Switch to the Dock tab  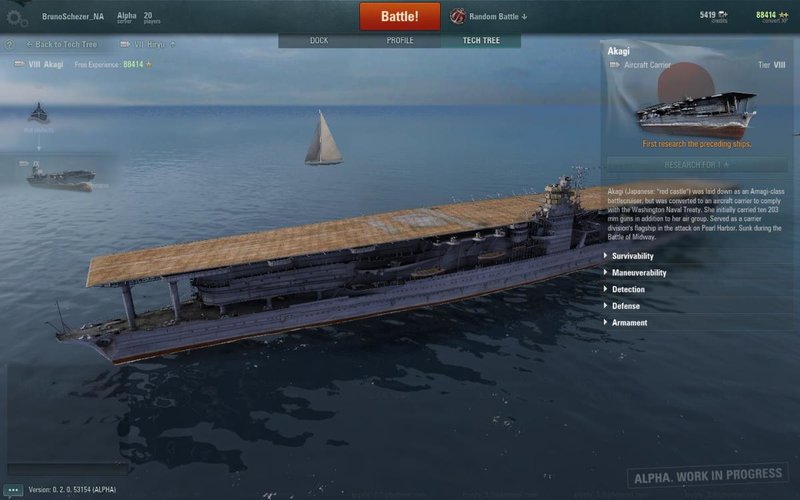coord(319,41)
